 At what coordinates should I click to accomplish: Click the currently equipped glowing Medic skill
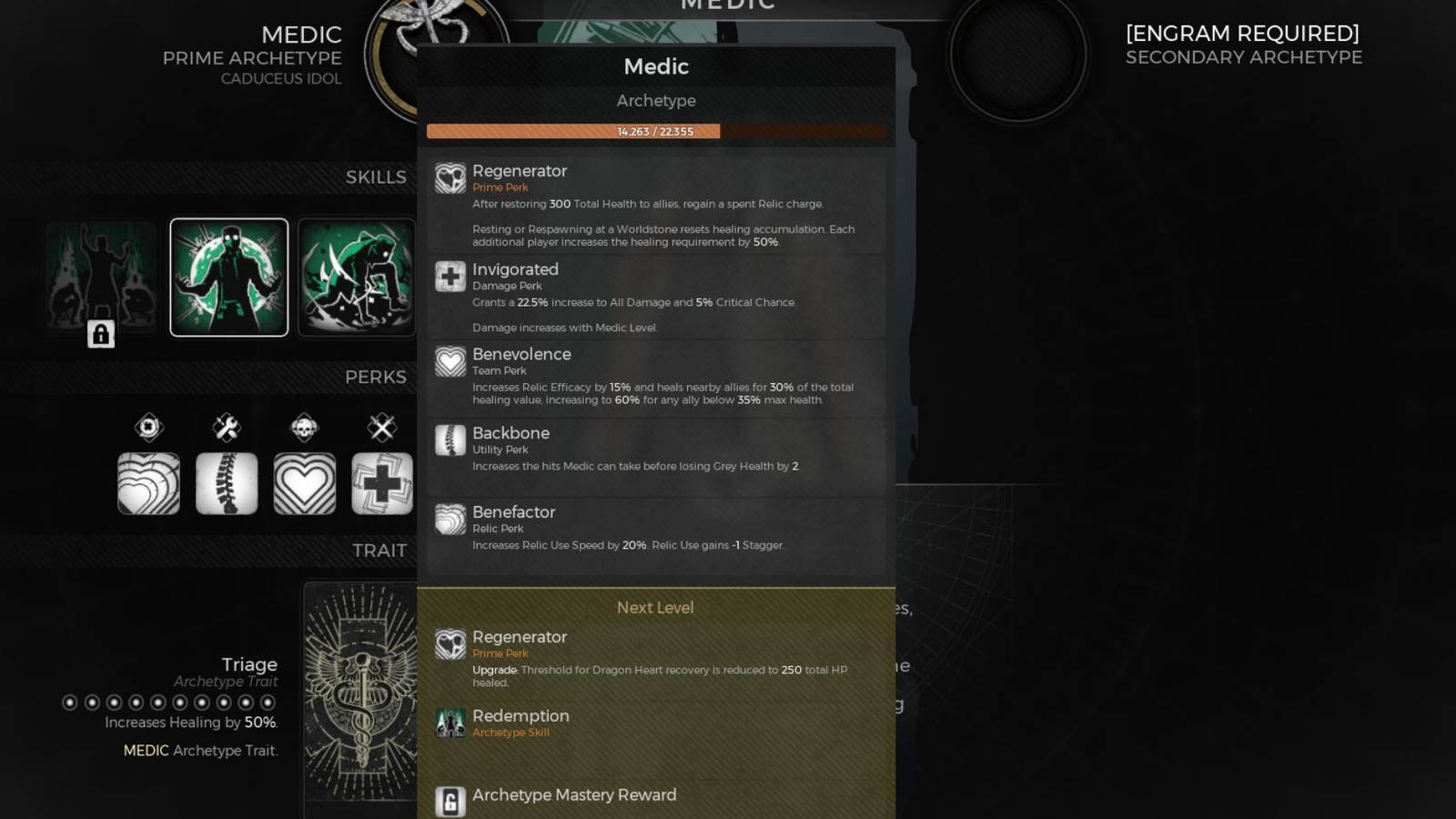228,276
